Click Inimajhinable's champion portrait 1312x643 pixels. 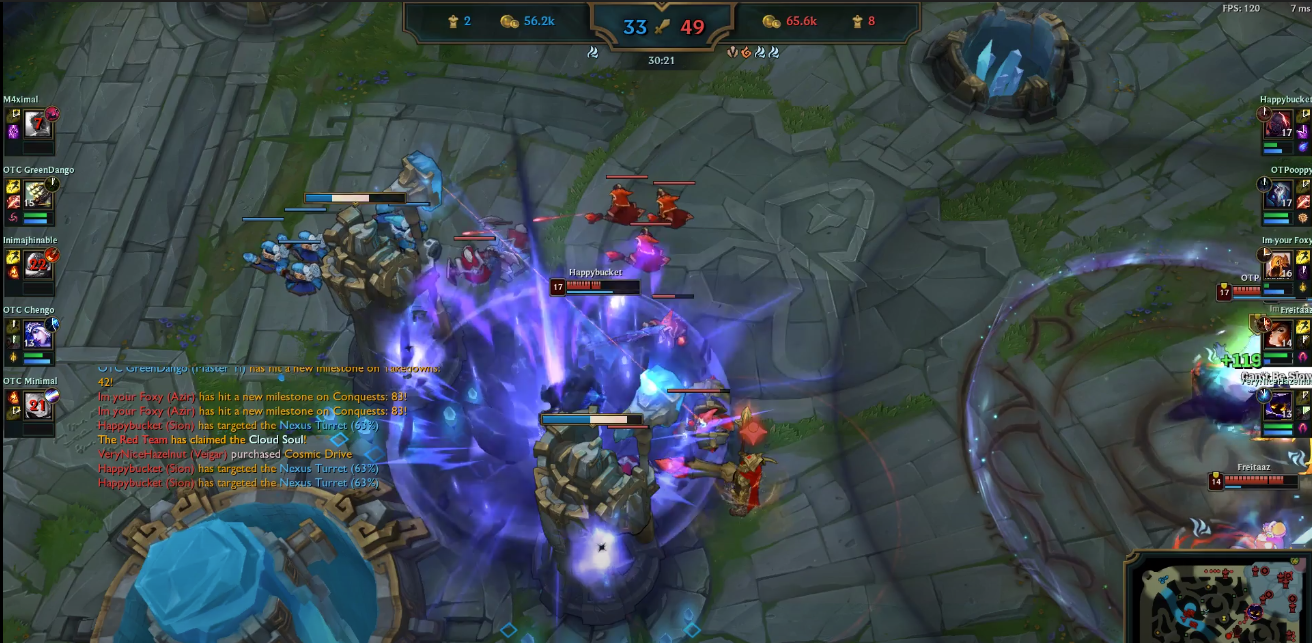point(39,264)
